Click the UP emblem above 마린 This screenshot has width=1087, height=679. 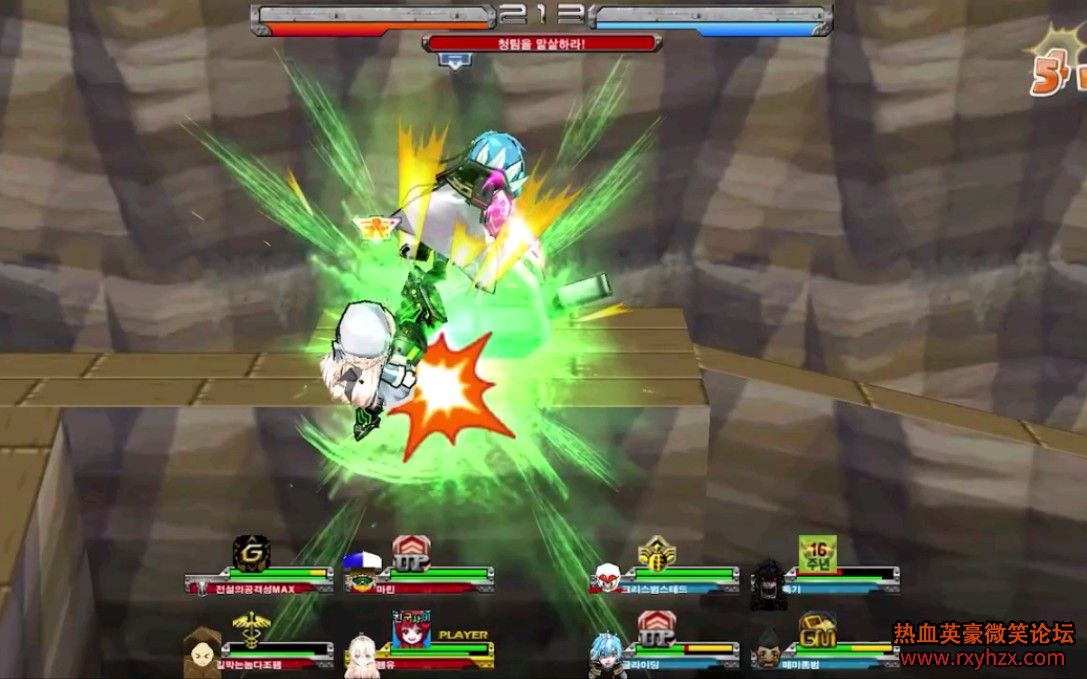pos(410,551)
